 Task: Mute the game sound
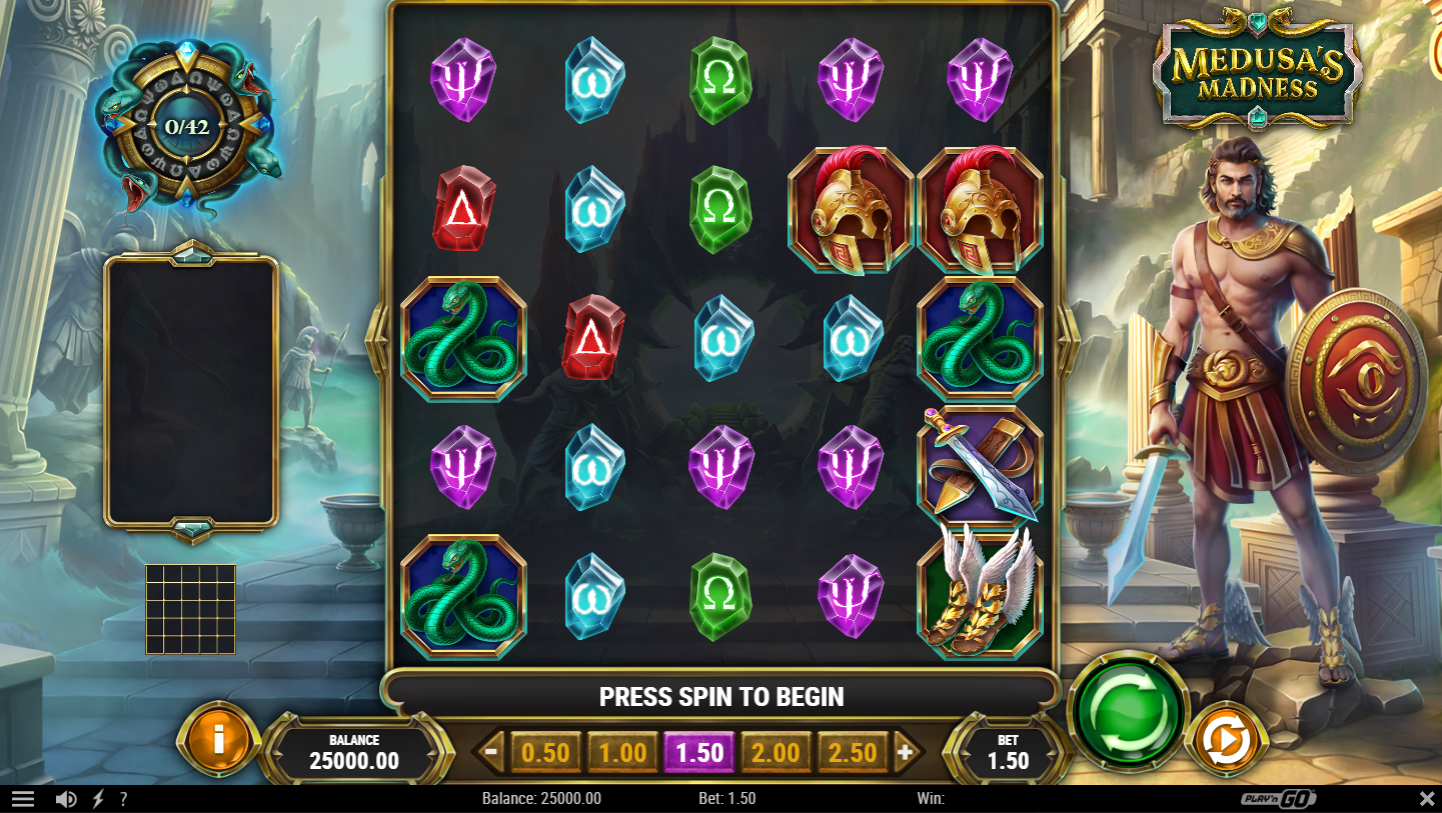(66, 797)
